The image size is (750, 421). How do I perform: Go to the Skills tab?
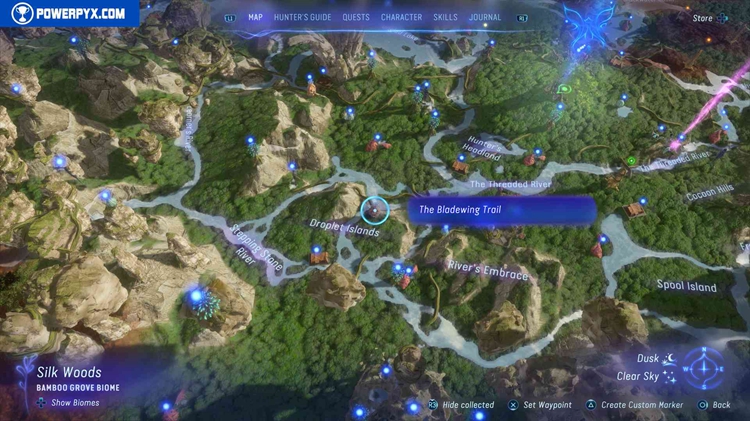point(447,17)
